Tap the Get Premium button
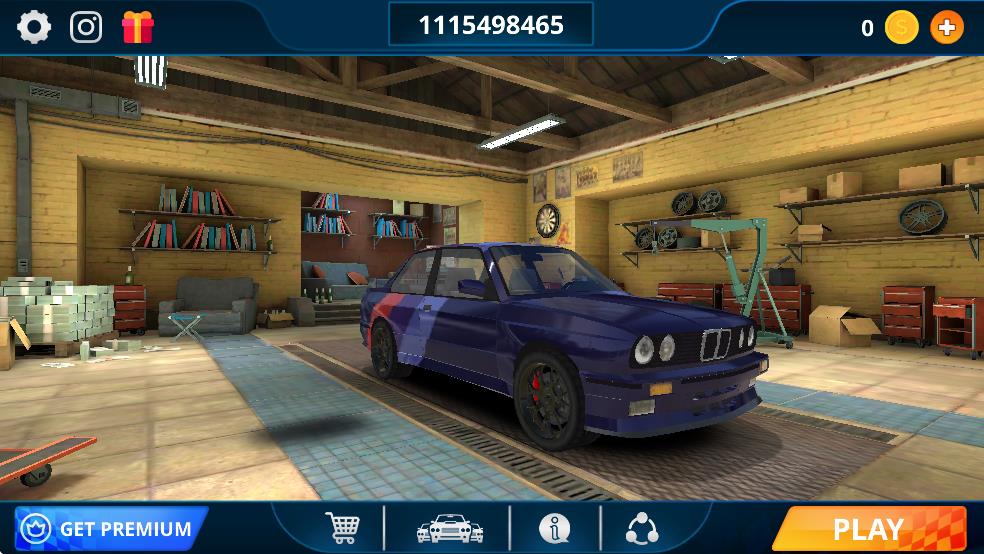This screenshot has height=554, width=984. click(110, 529)
